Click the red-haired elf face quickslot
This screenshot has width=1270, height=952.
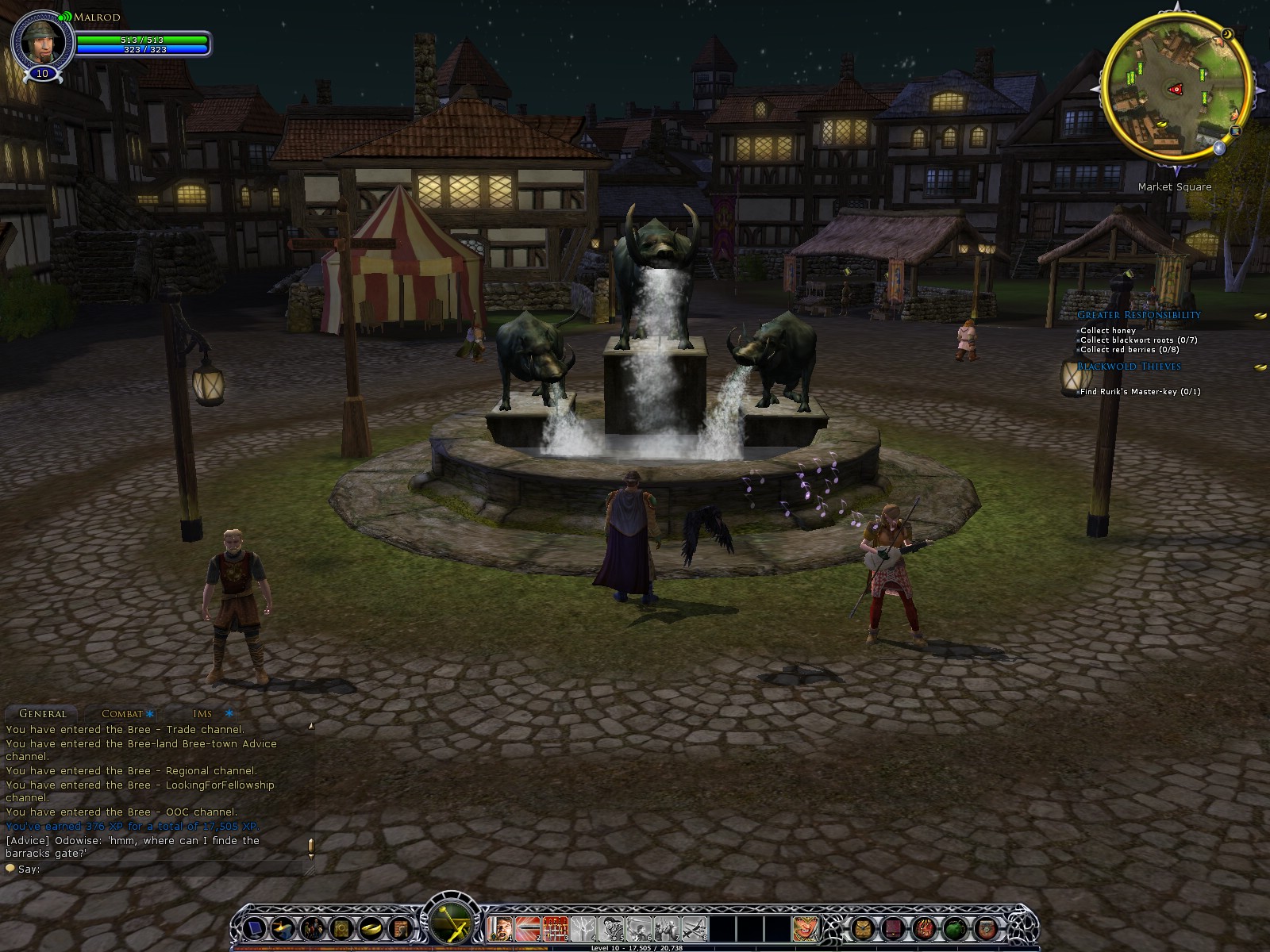pos(805,927)
